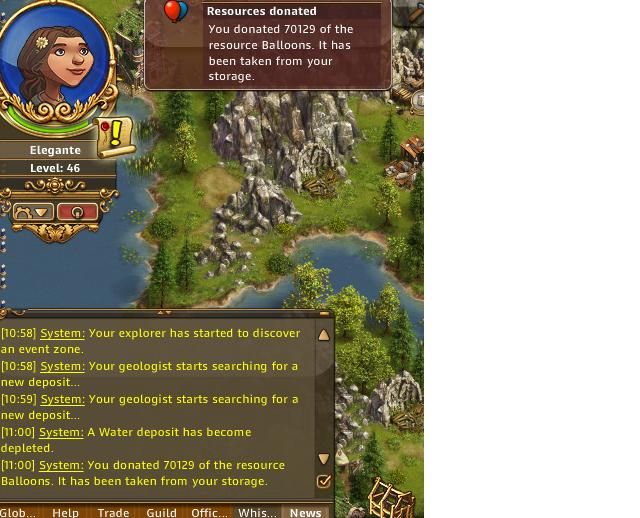Open the Whisper chat tab
The height and width of the screenshot is (518, 640).
[257, 512]
